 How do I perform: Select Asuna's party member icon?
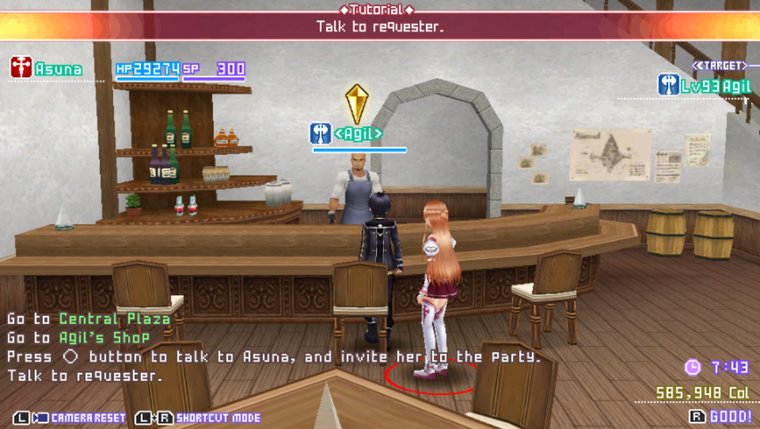(21, 68)
